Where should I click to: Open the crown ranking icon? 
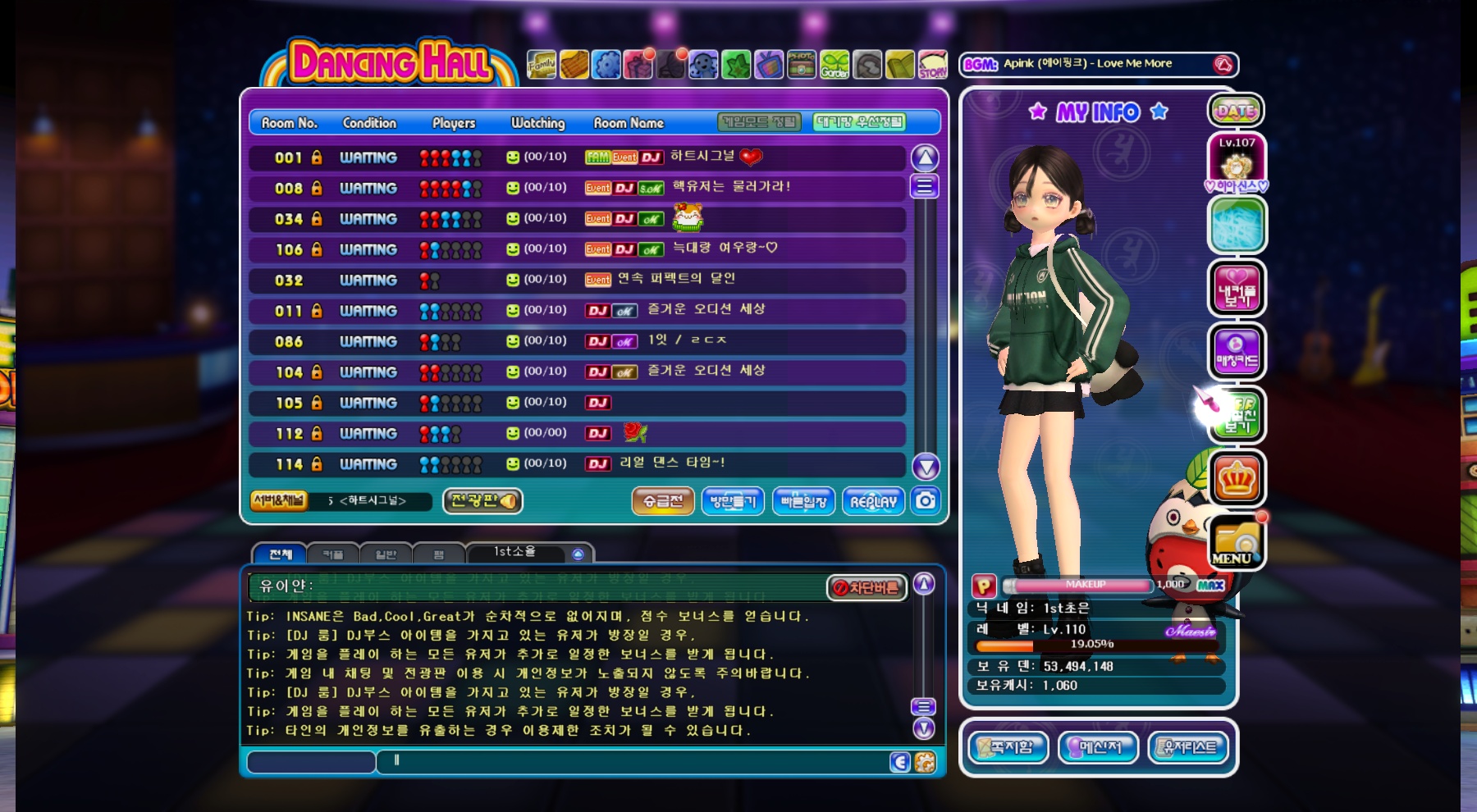point(1237,478)
